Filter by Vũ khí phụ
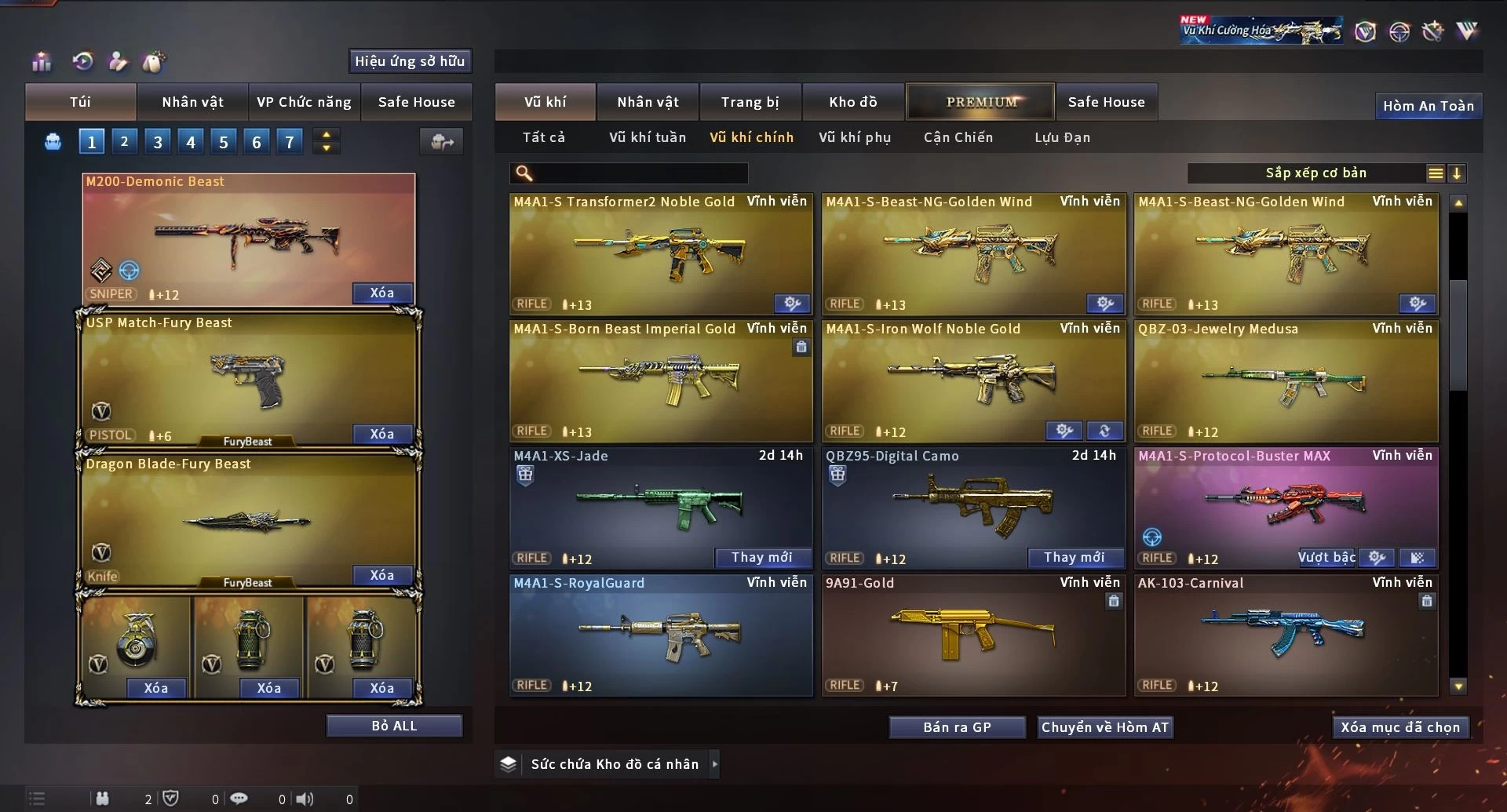This screenshot has width=1507, height=812. coord(854,137)
